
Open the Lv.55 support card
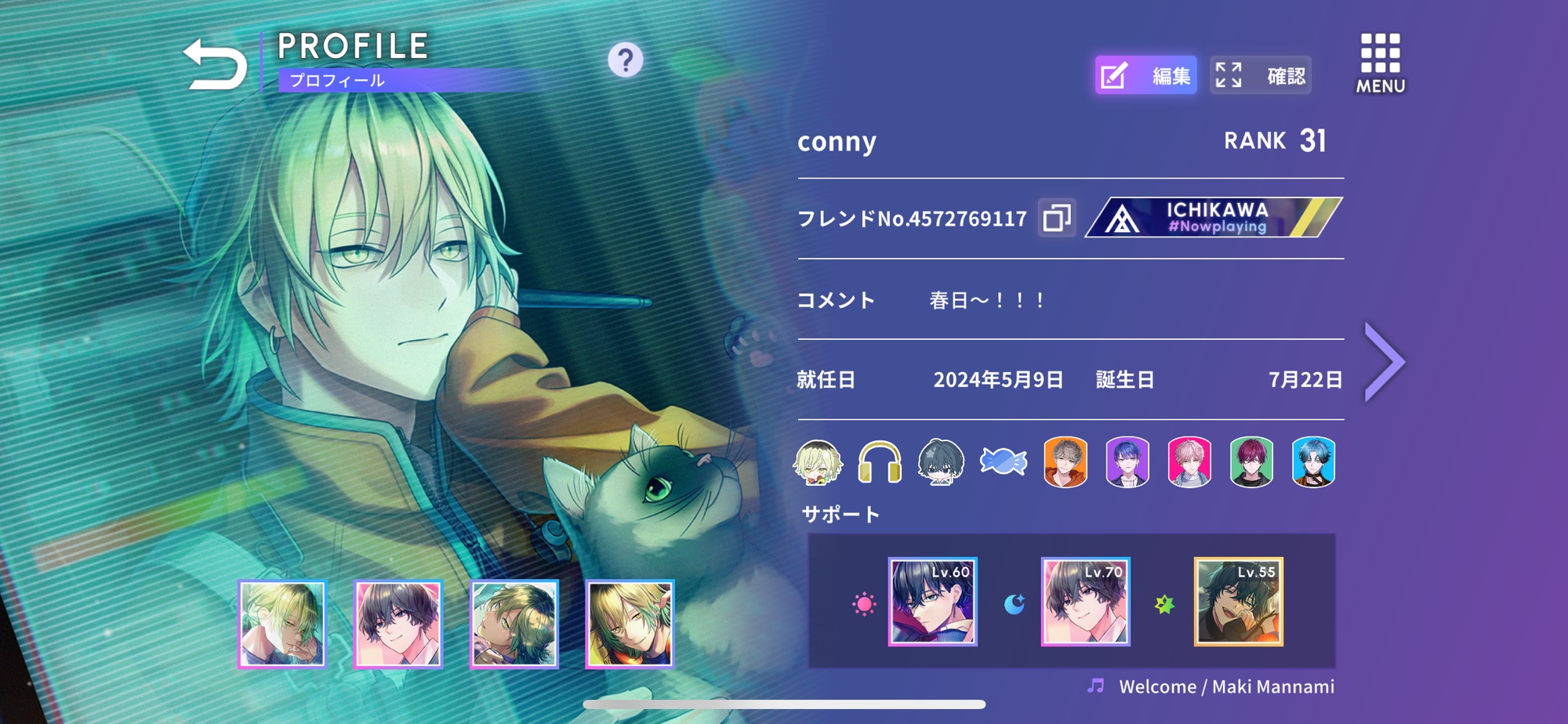[x=1238, y=602]
